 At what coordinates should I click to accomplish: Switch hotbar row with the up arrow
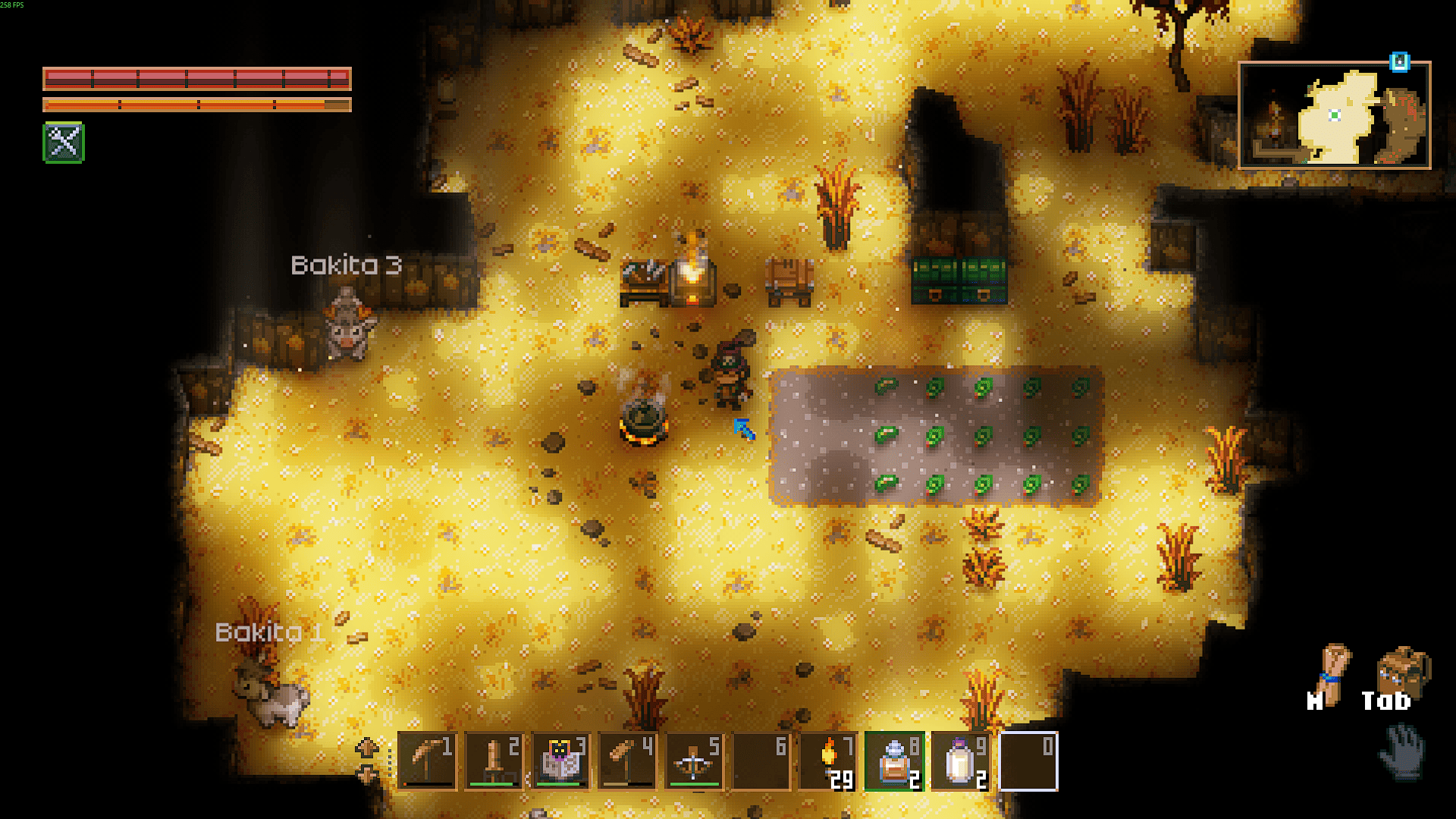pos(367,748)
